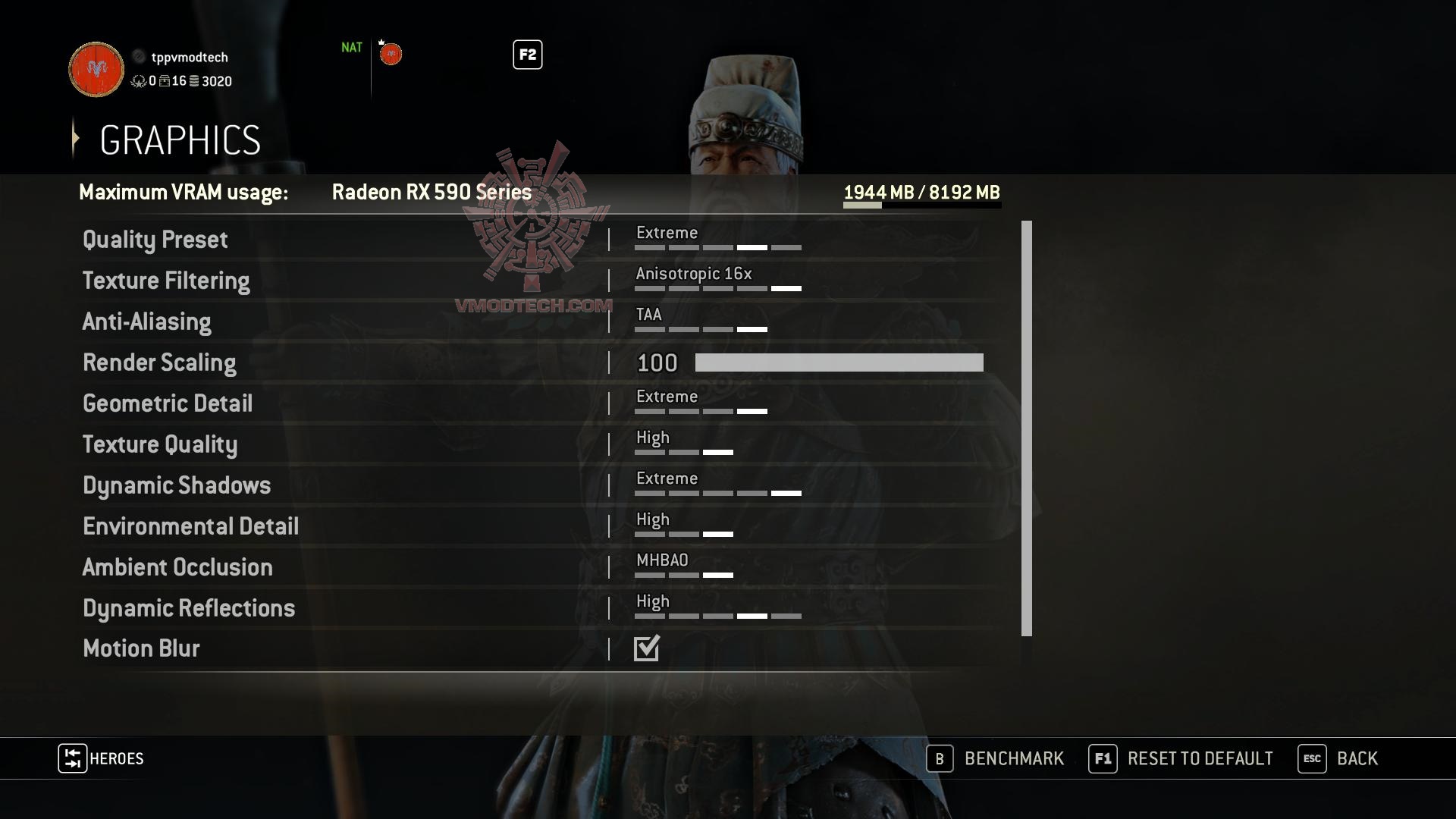Click the party member portrait beside NAT
Image resolution: width=1456 pixels, height=819 pixels.
[391, 53]
